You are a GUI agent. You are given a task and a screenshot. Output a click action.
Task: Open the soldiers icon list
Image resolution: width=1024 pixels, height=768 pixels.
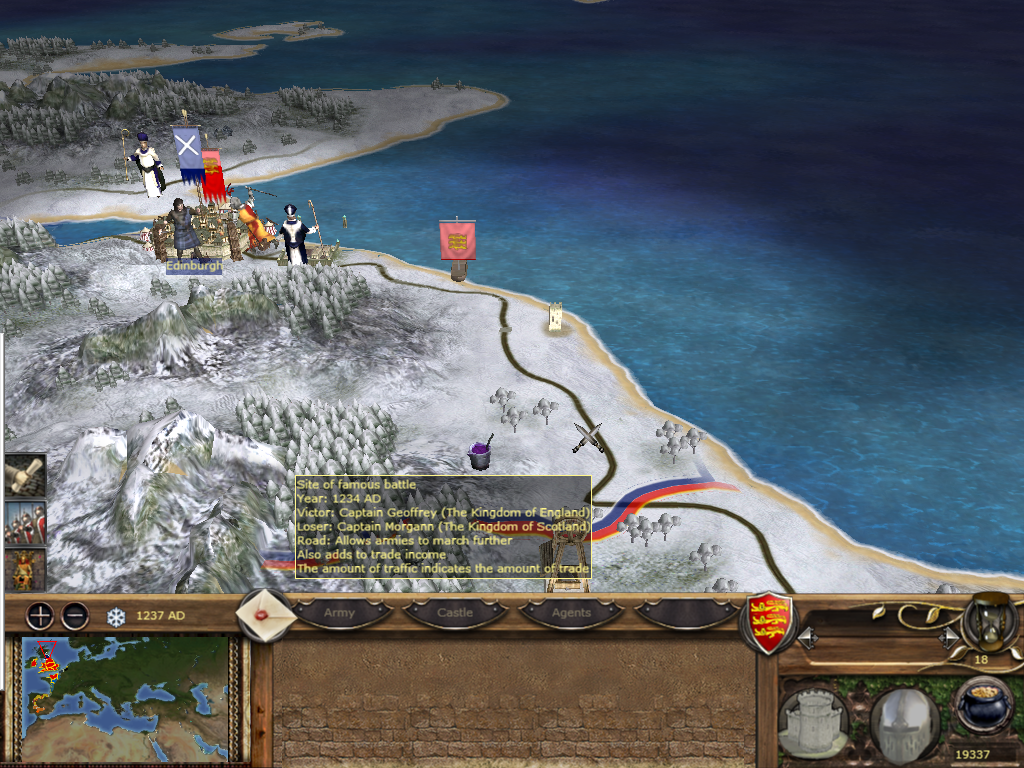tap(24, 522)
